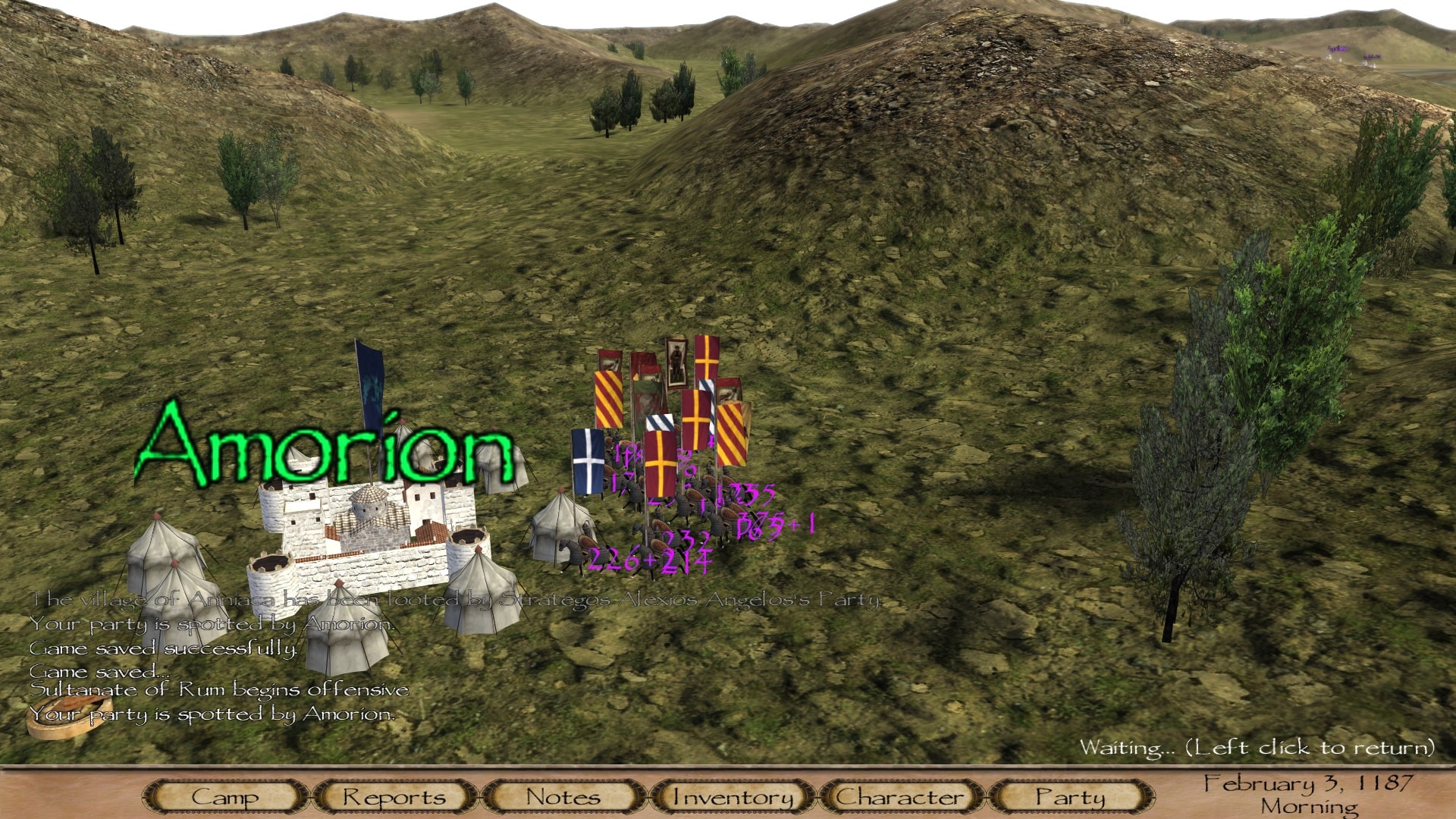Open the Inventory window
This screenshot has height=819, width=1456.
click(x=733, y=797)
